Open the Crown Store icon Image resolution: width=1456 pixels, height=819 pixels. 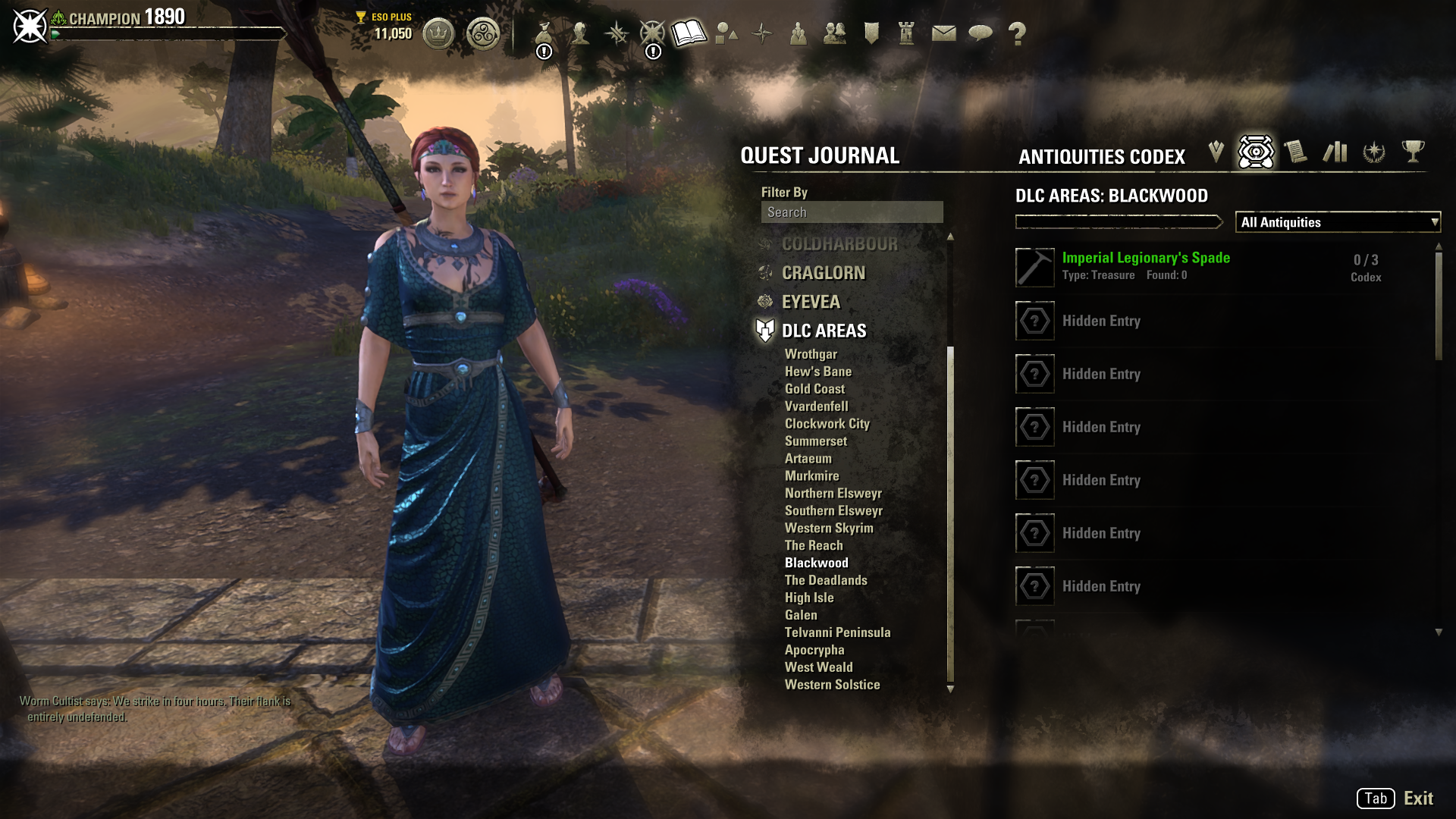tap(438, 33)
